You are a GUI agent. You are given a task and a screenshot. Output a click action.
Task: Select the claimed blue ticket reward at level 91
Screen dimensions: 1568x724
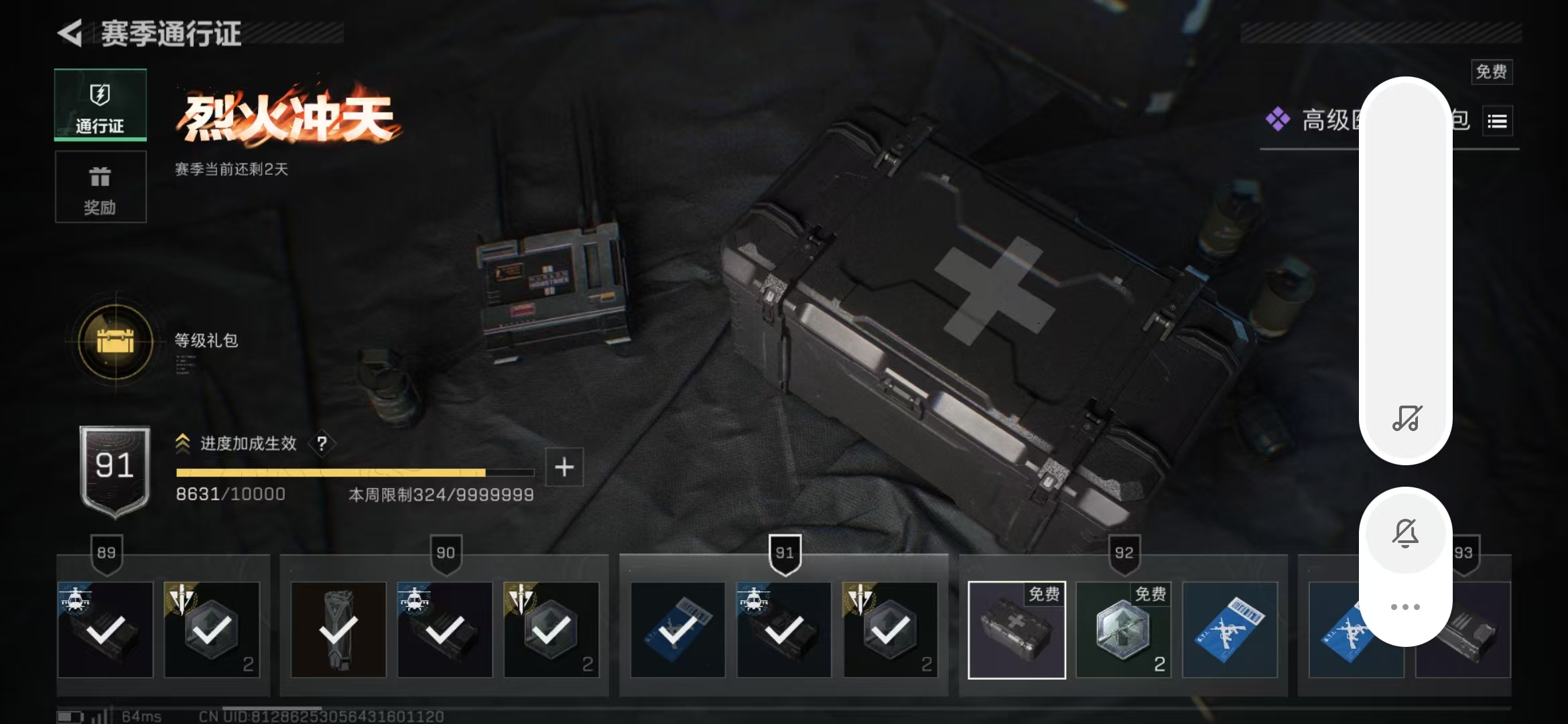677,630
